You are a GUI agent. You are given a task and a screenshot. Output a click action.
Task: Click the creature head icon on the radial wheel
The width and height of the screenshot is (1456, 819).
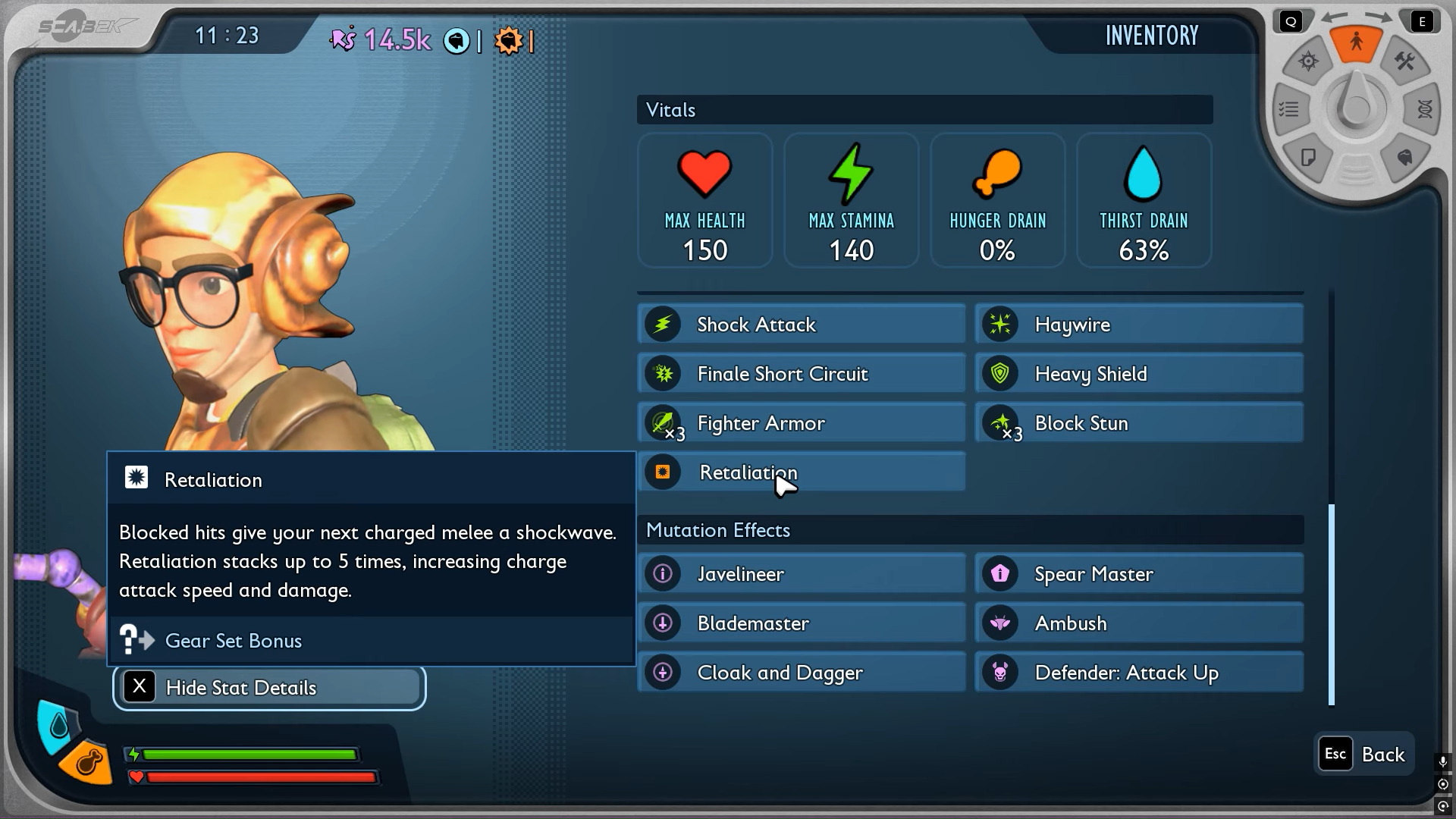(x=1405, y=156)
